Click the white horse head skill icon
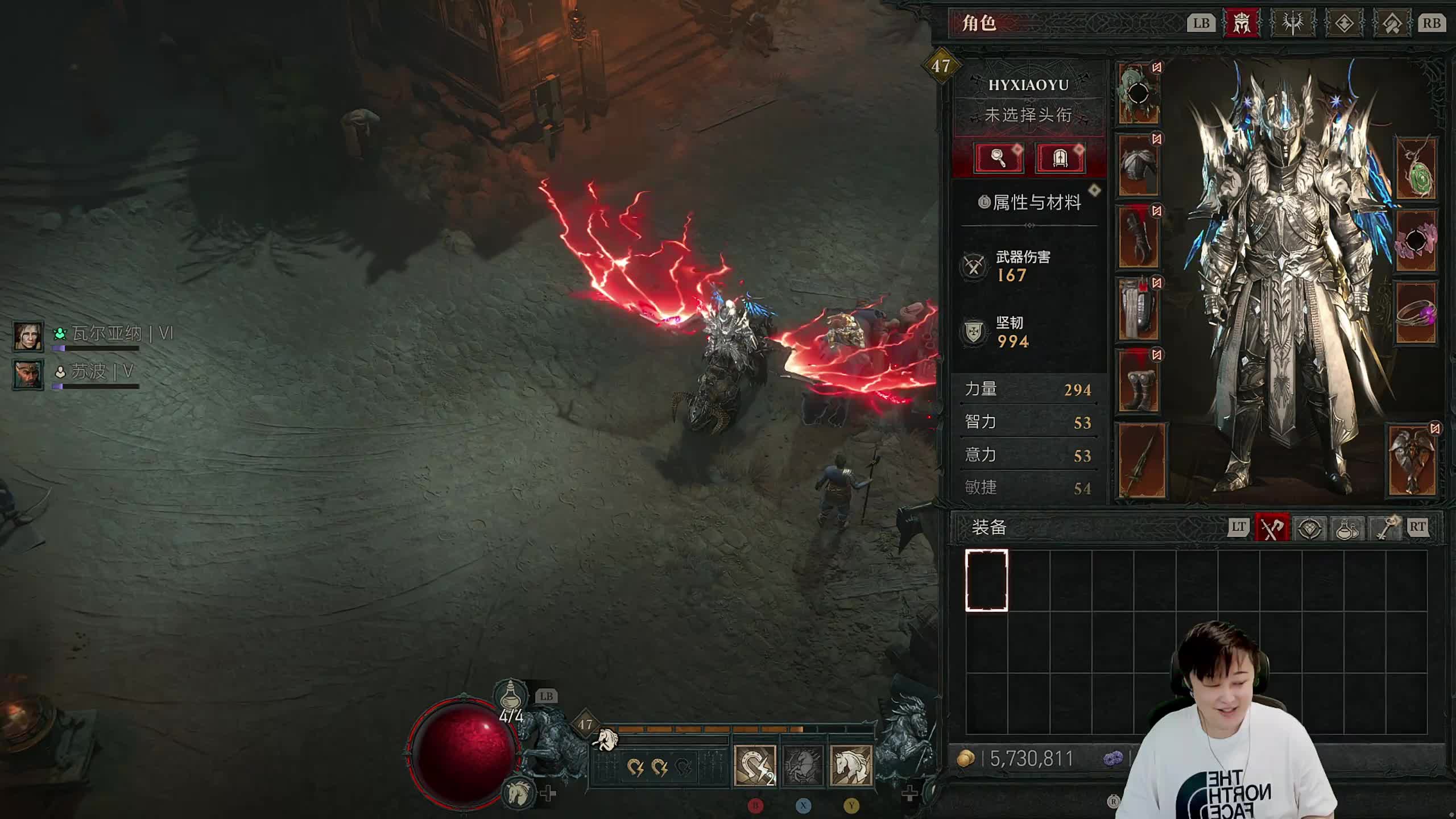Image resolution: width=1456 pixels, height=819 pixels. point(851,766)
